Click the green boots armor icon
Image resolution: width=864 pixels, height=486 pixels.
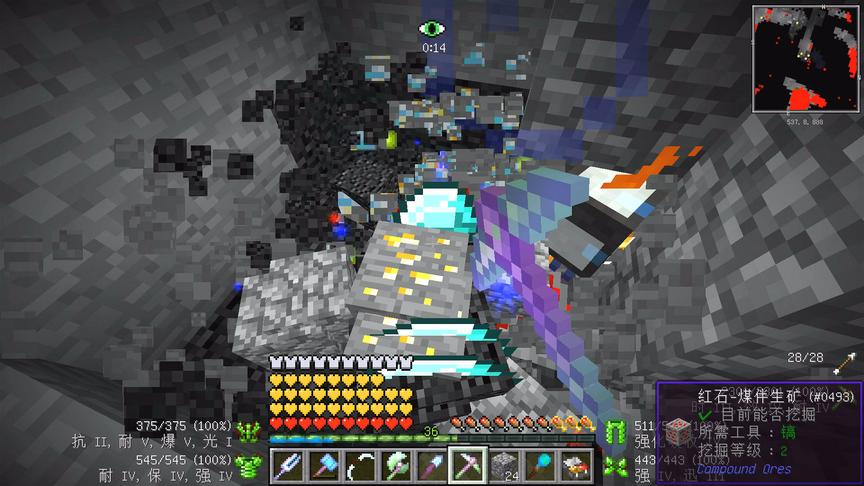(x=614, y=466)
